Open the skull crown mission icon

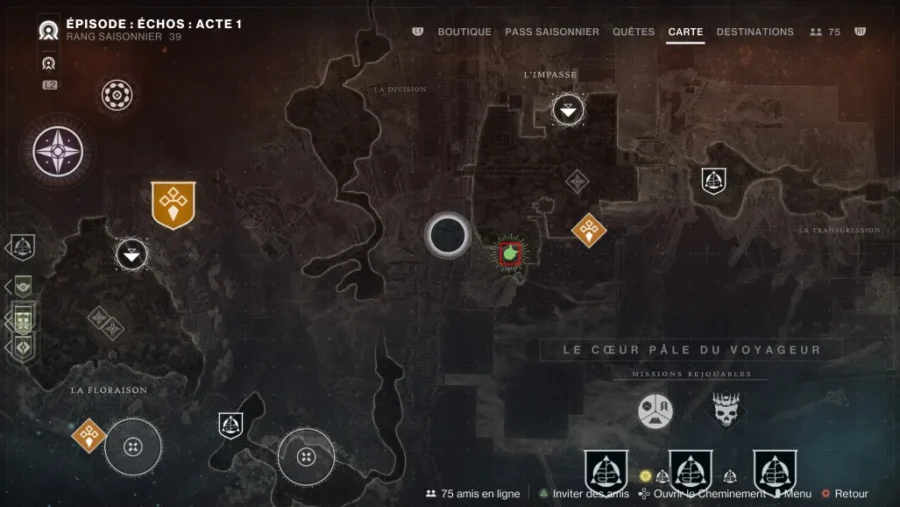726,409
